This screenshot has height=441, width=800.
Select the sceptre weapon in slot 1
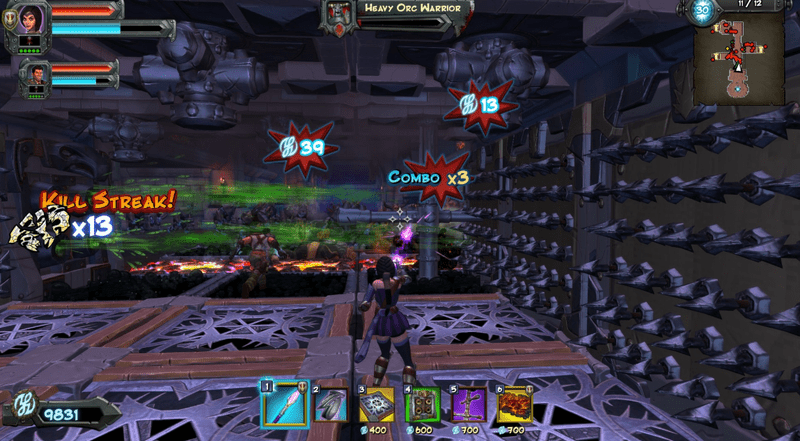point(284,404)
